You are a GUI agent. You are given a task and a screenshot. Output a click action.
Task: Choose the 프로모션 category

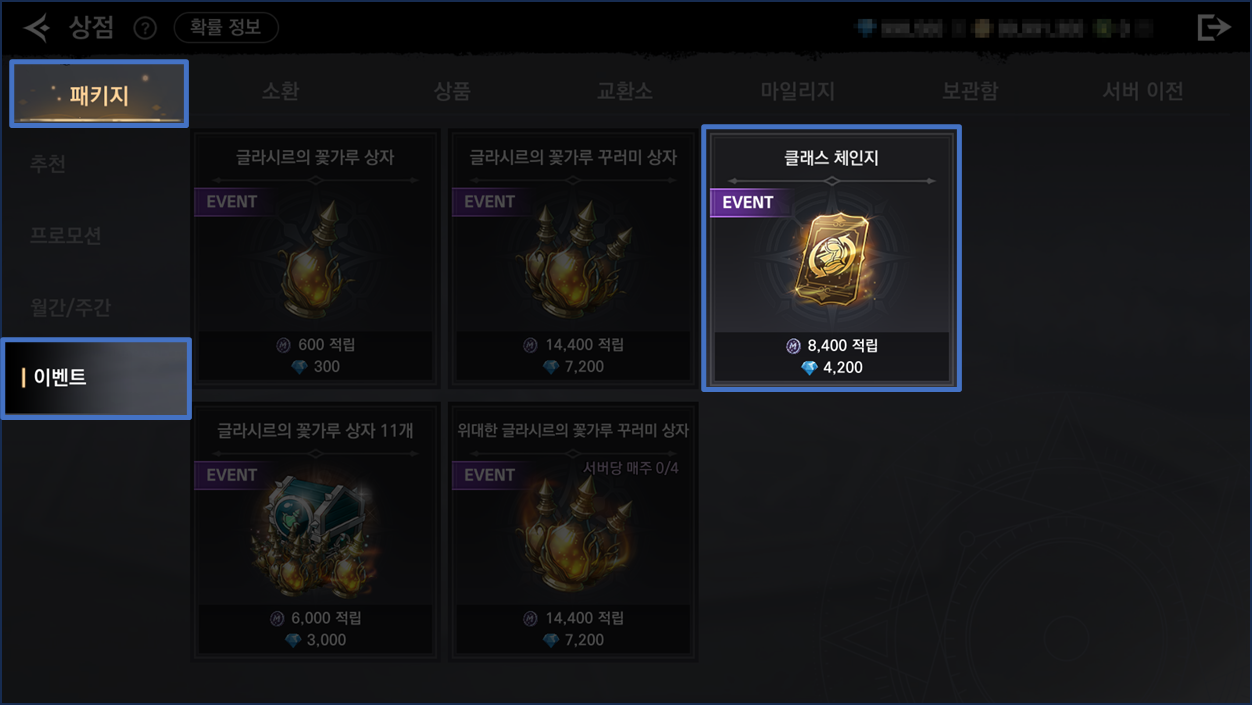click(x=66, y=235)
